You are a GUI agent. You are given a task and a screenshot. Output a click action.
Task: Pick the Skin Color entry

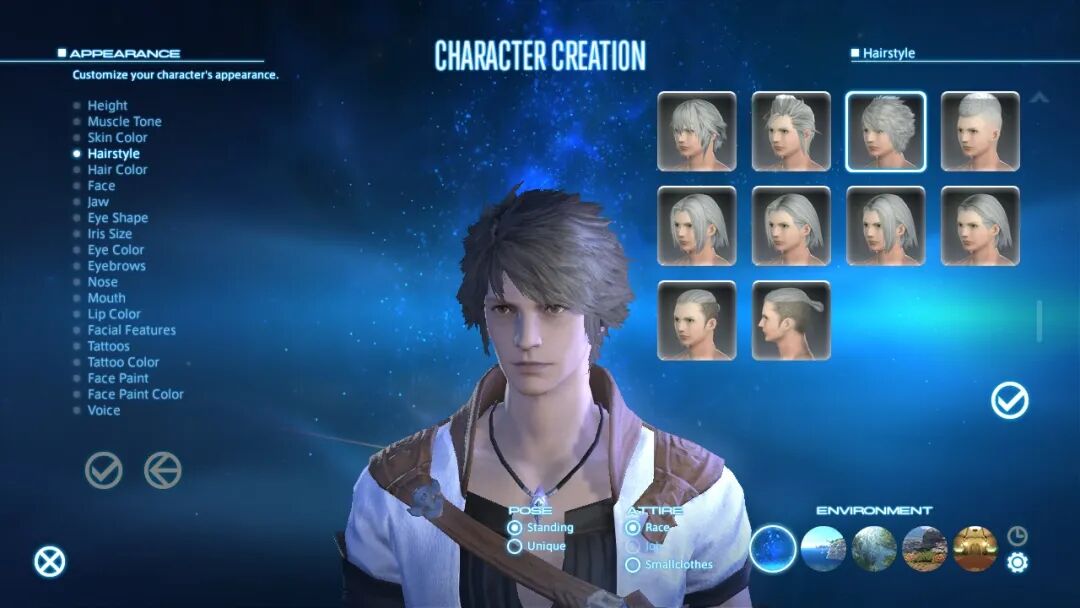117,138
